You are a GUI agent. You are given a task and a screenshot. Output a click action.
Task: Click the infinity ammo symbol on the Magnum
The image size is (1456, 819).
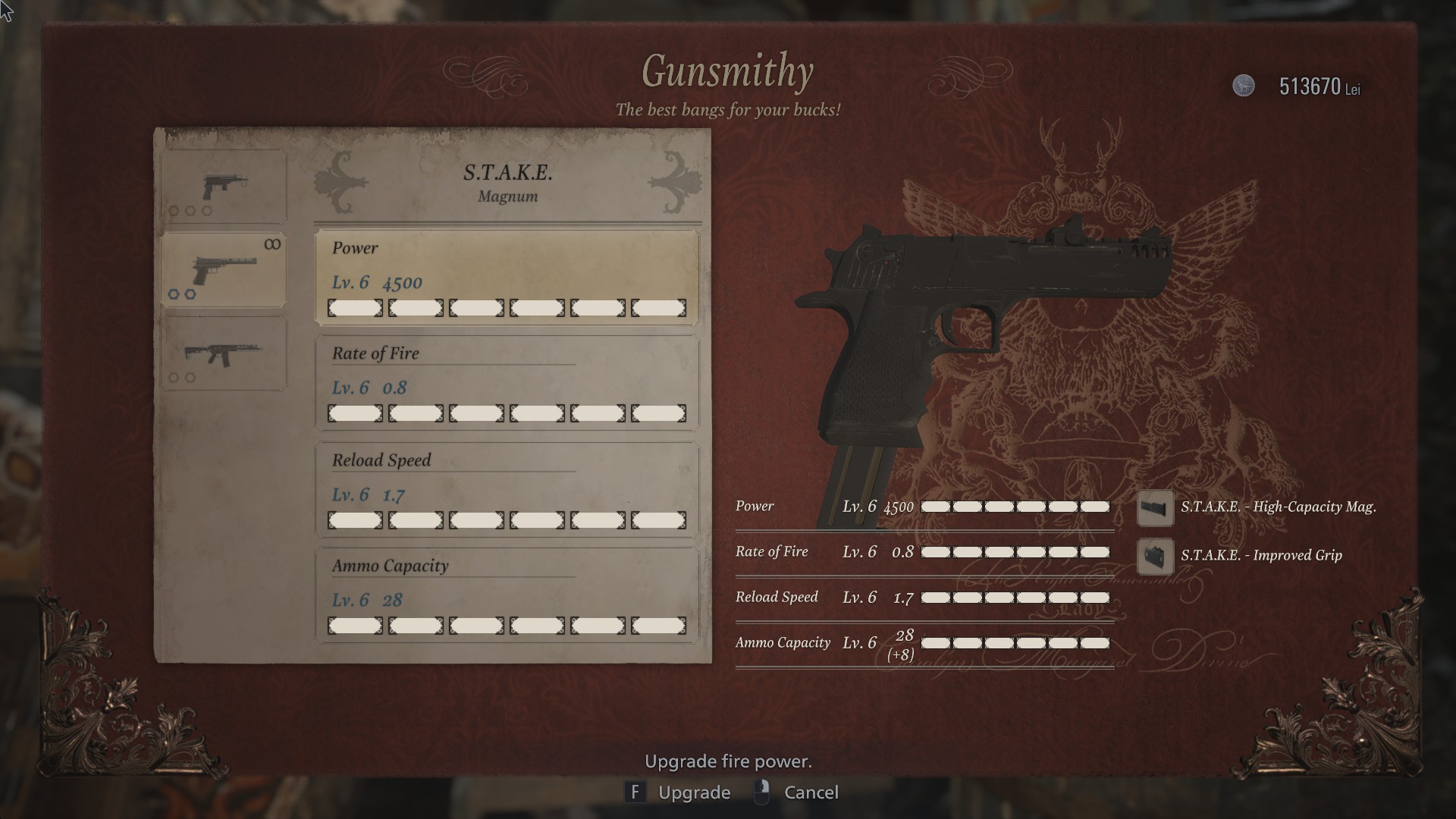pos(273,245)
